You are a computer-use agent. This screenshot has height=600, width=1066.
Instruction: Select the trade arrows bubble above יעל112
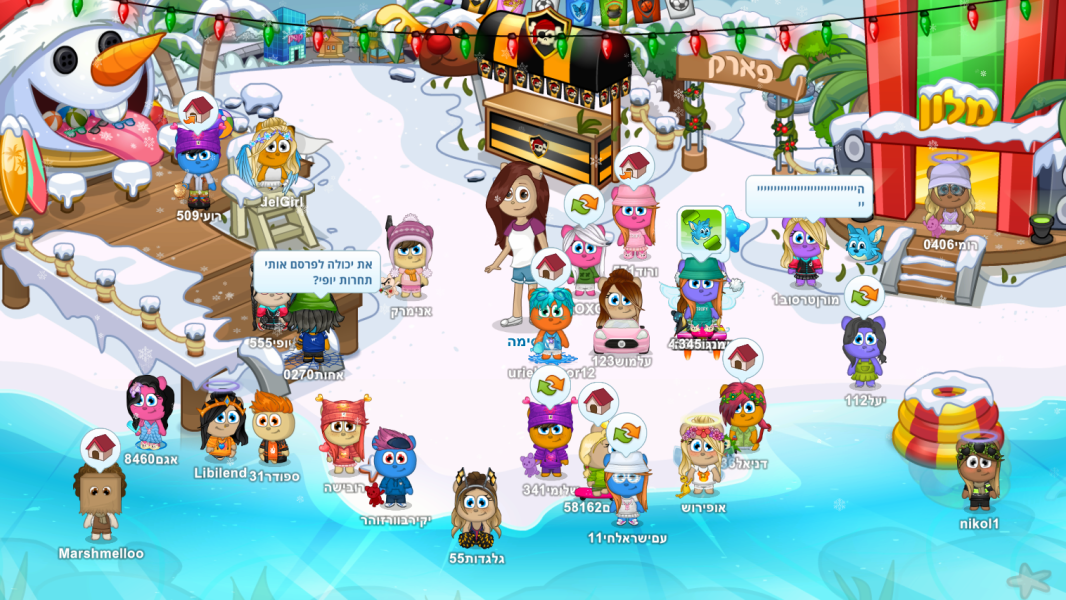[864, 295]
